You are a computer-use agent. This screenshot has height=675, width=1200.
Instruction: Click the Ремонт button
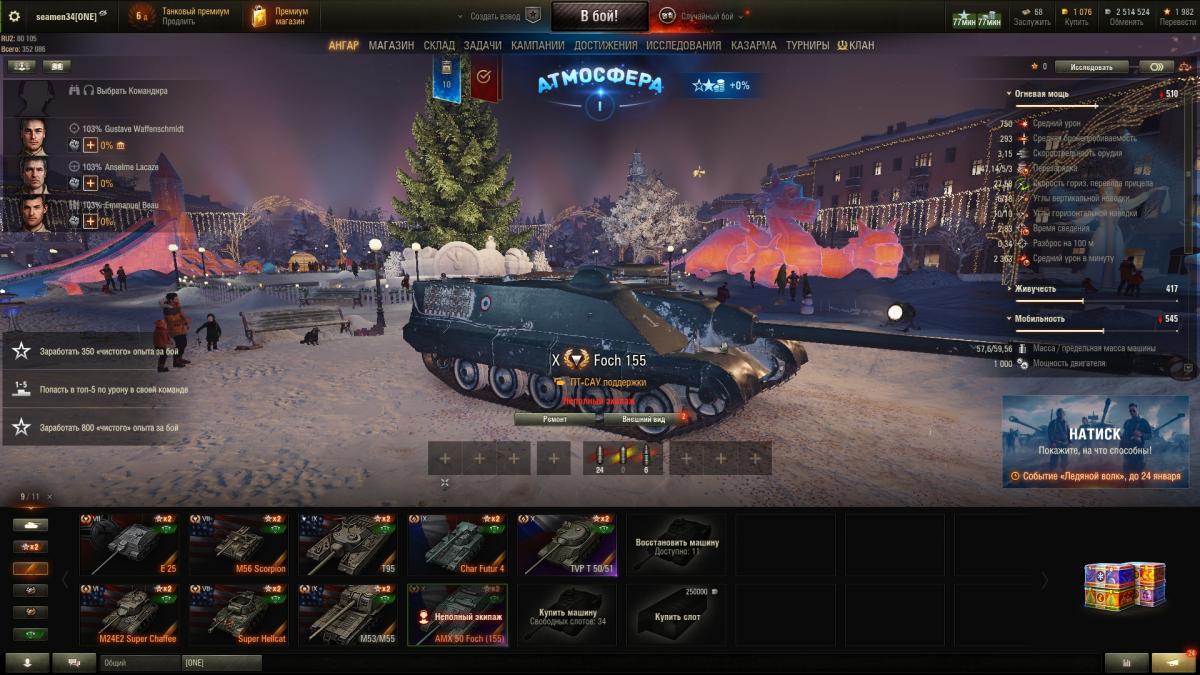(555, 419)
